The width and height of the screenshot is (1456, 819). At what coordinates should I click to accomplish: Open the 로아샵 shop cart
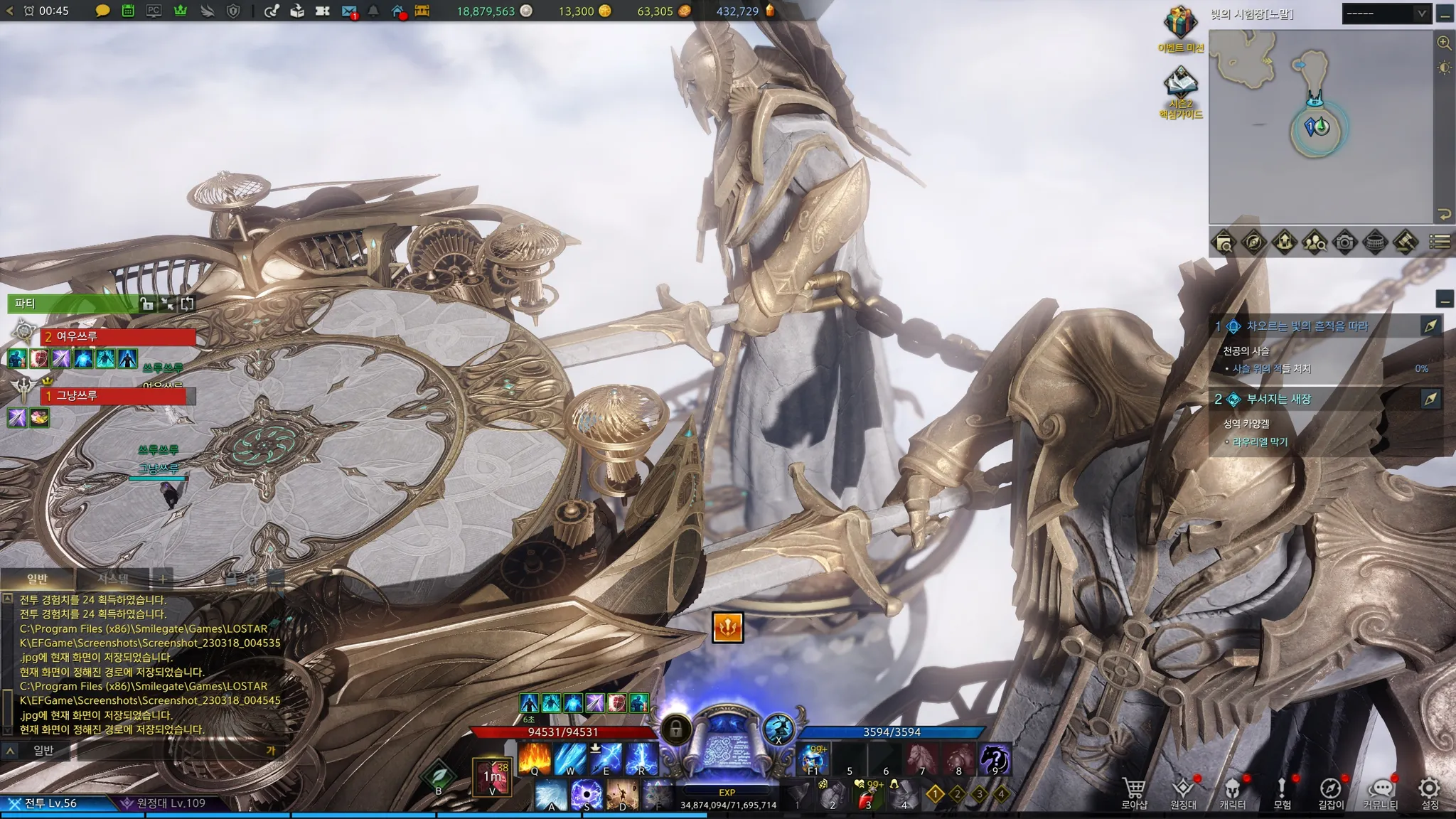pos(1134,792)
